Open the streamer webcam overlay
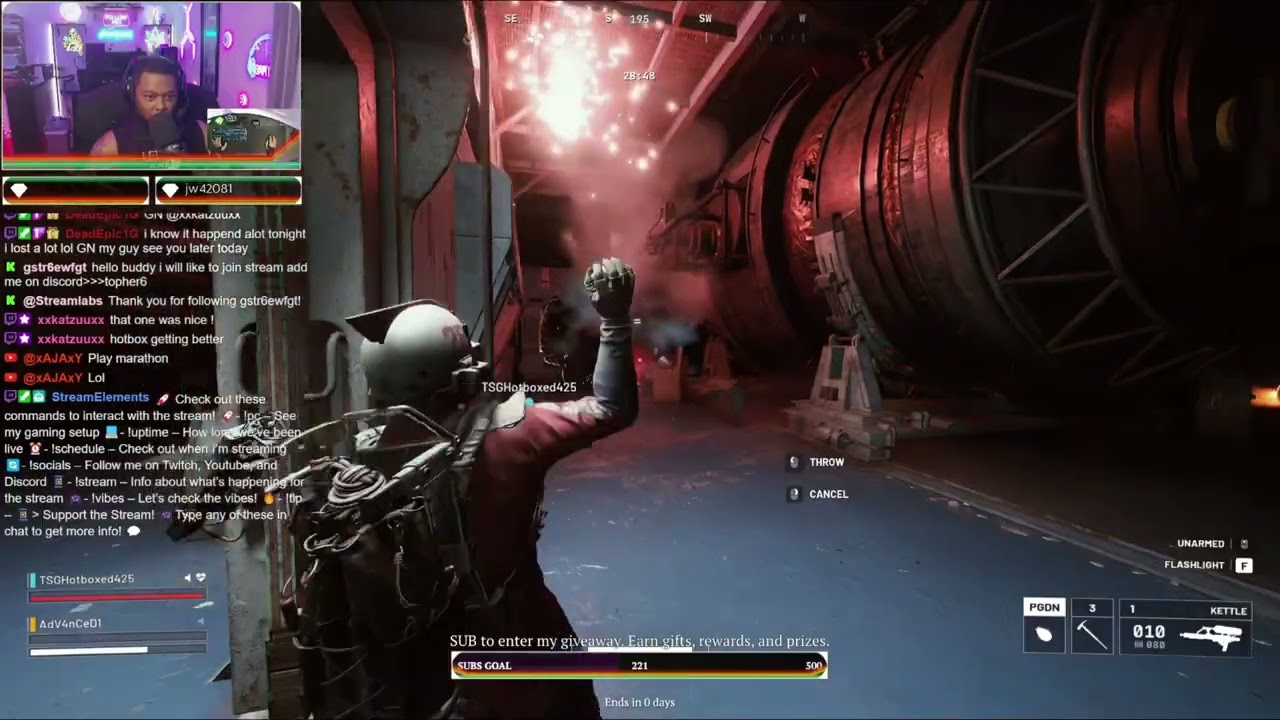 point(151,84)
